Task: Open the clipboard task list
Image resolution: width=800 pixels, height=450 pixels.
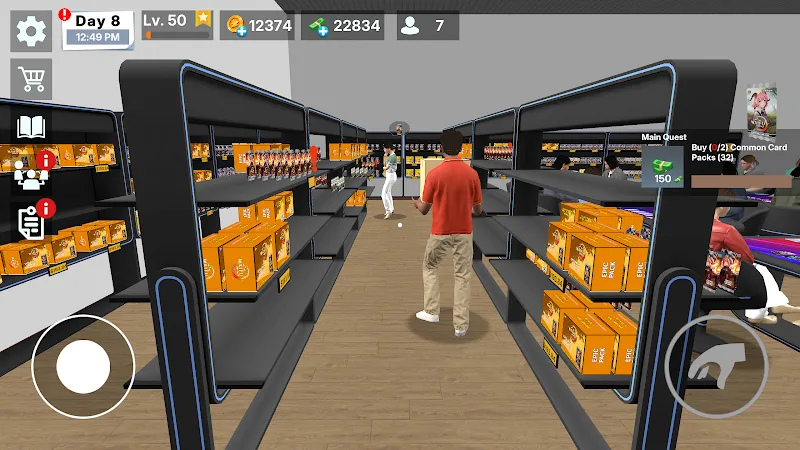Action: (31, 222)
